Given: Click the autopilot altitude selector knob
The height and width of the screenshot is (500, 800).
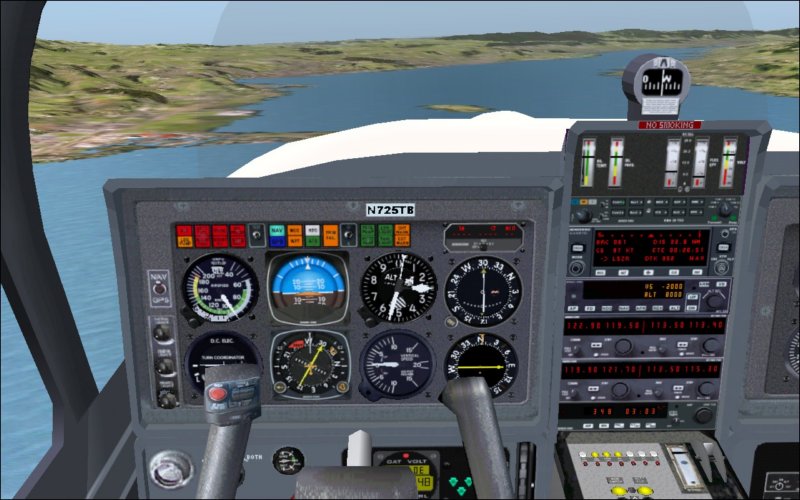Looking at the screenshot, I should pyautogui.click(x=713, y=300).
